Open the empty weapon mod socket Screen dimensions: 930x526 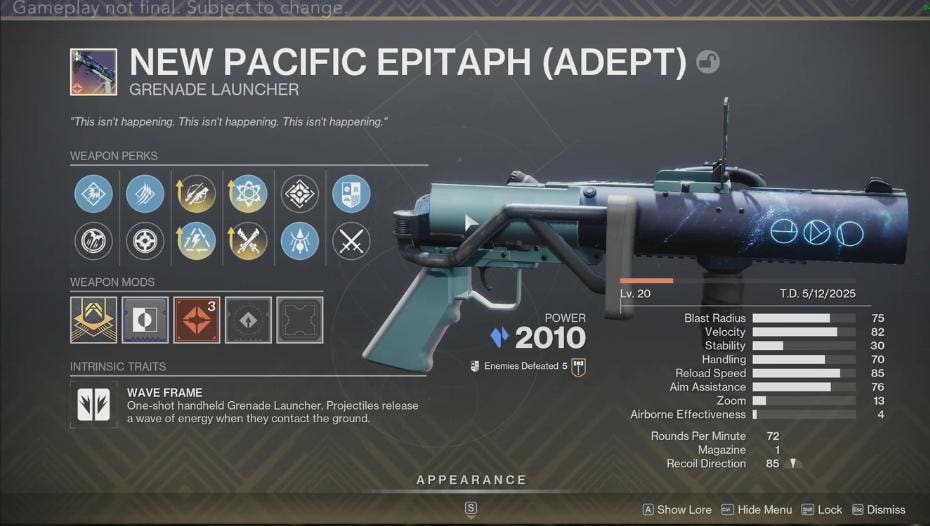pyautogui.click(x=299, y=319)
